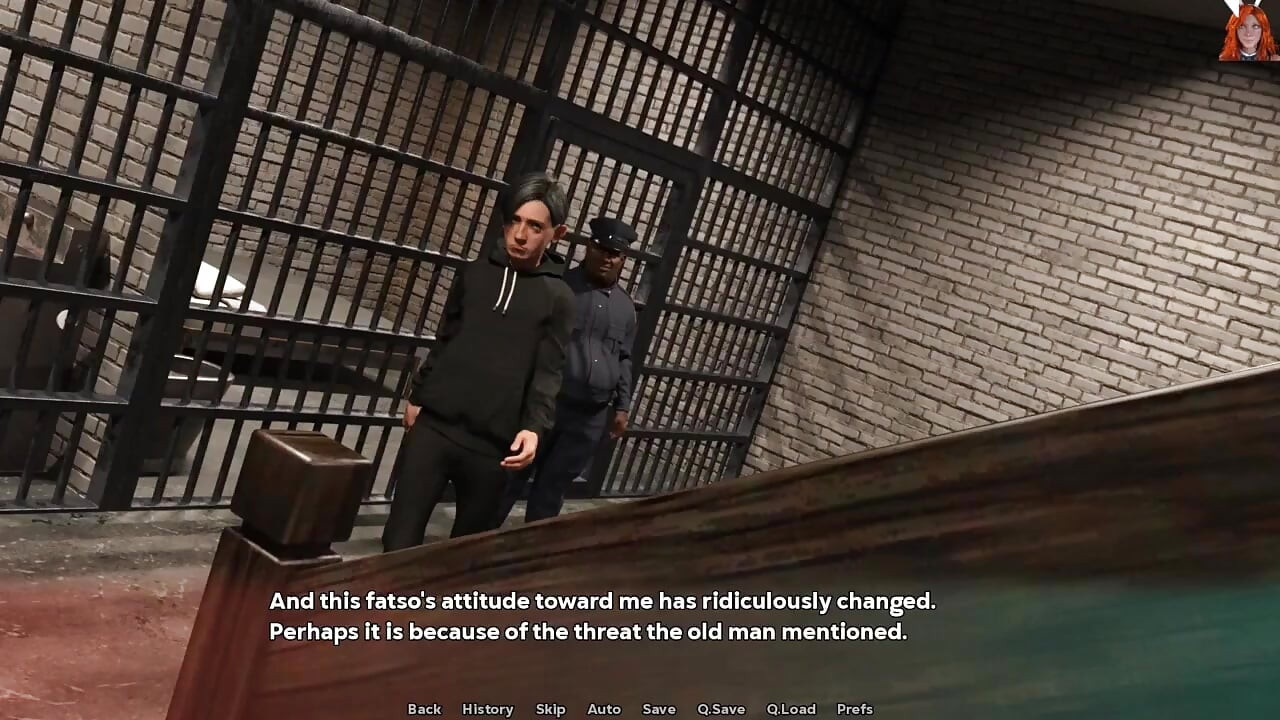Roll back dialogue using Back
This screenshot has height=720, width=1280.
pyautogui.click(x=424, y=709)
